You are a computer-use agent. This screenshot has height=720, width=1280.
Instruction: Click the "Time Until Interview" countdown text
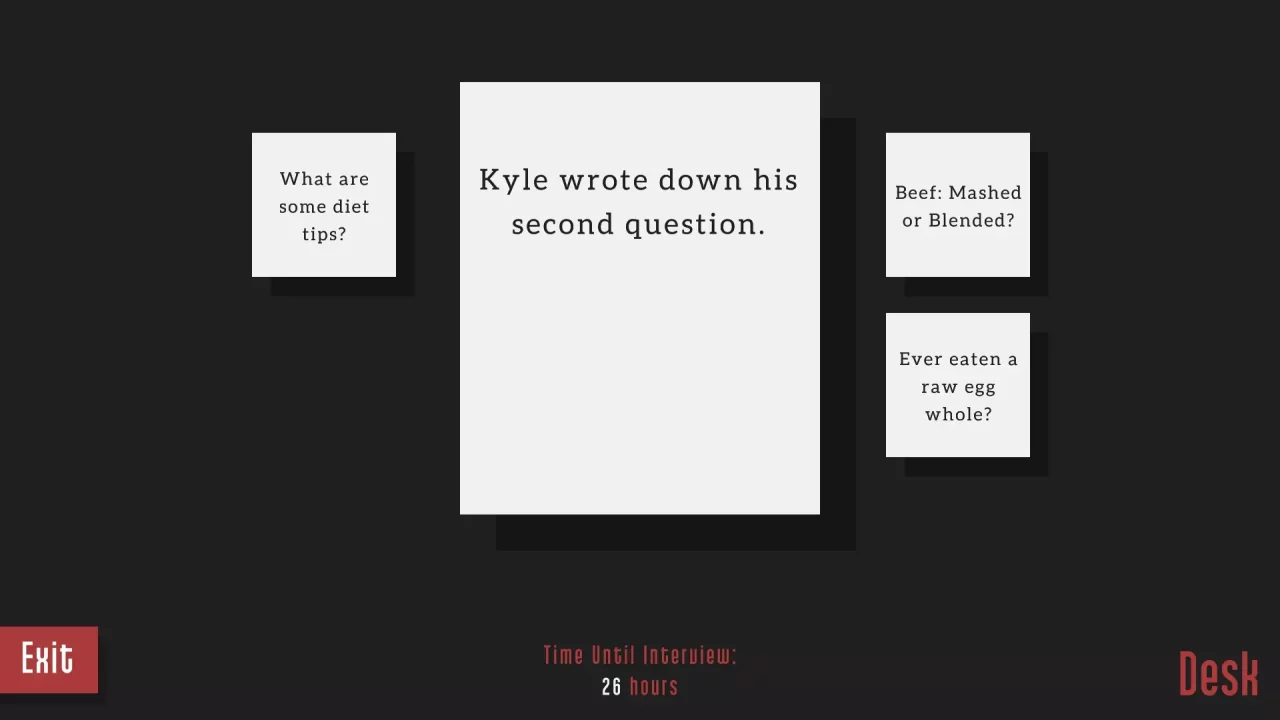(639, 655)
